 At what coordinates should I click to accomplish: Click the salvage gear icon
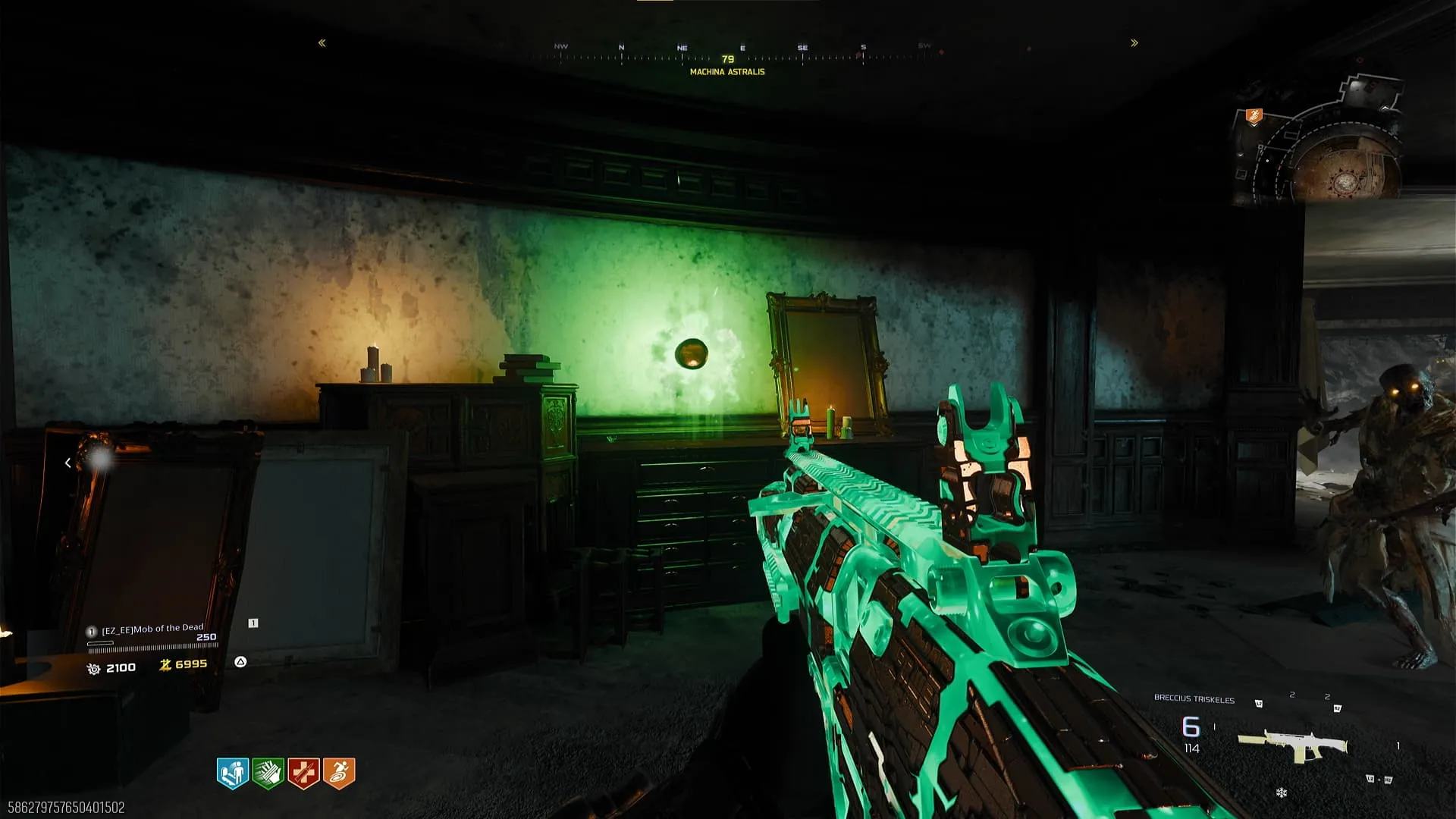(94, 669)
